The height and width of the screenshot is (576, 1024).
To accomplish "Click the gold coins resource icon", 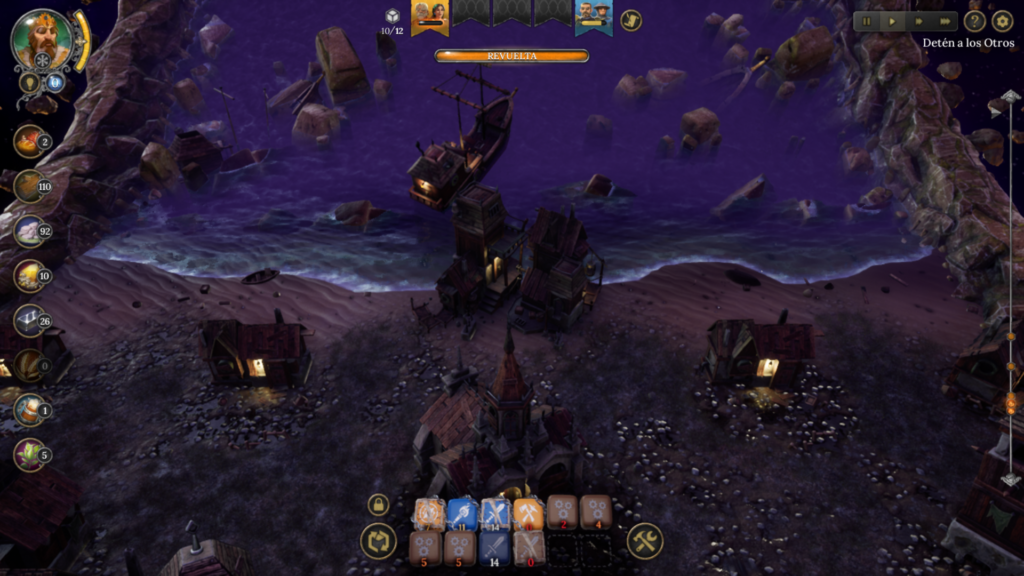I will (28, 275).
